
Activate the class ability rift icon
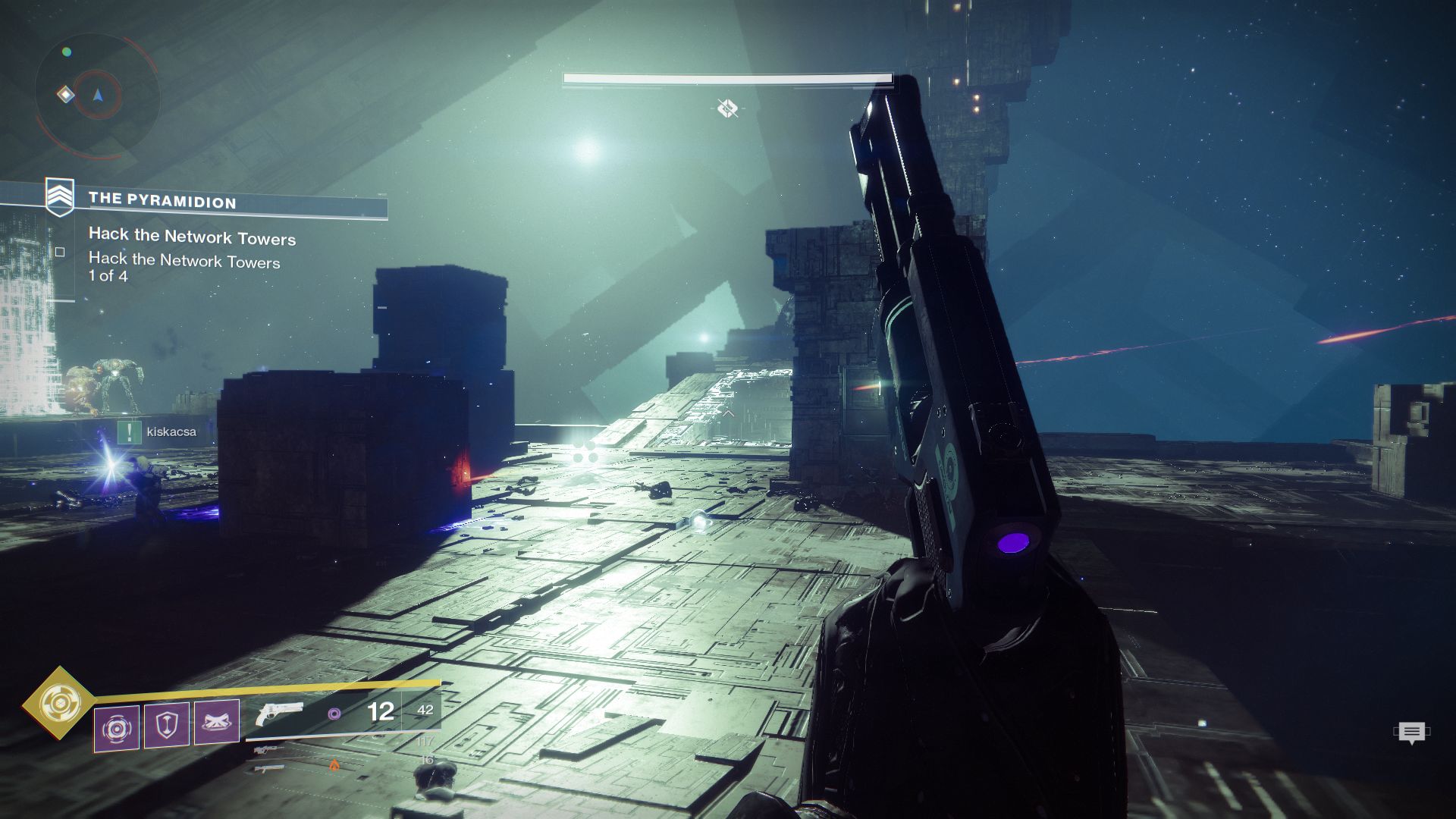pyautogui.click(x=217, y=721)
